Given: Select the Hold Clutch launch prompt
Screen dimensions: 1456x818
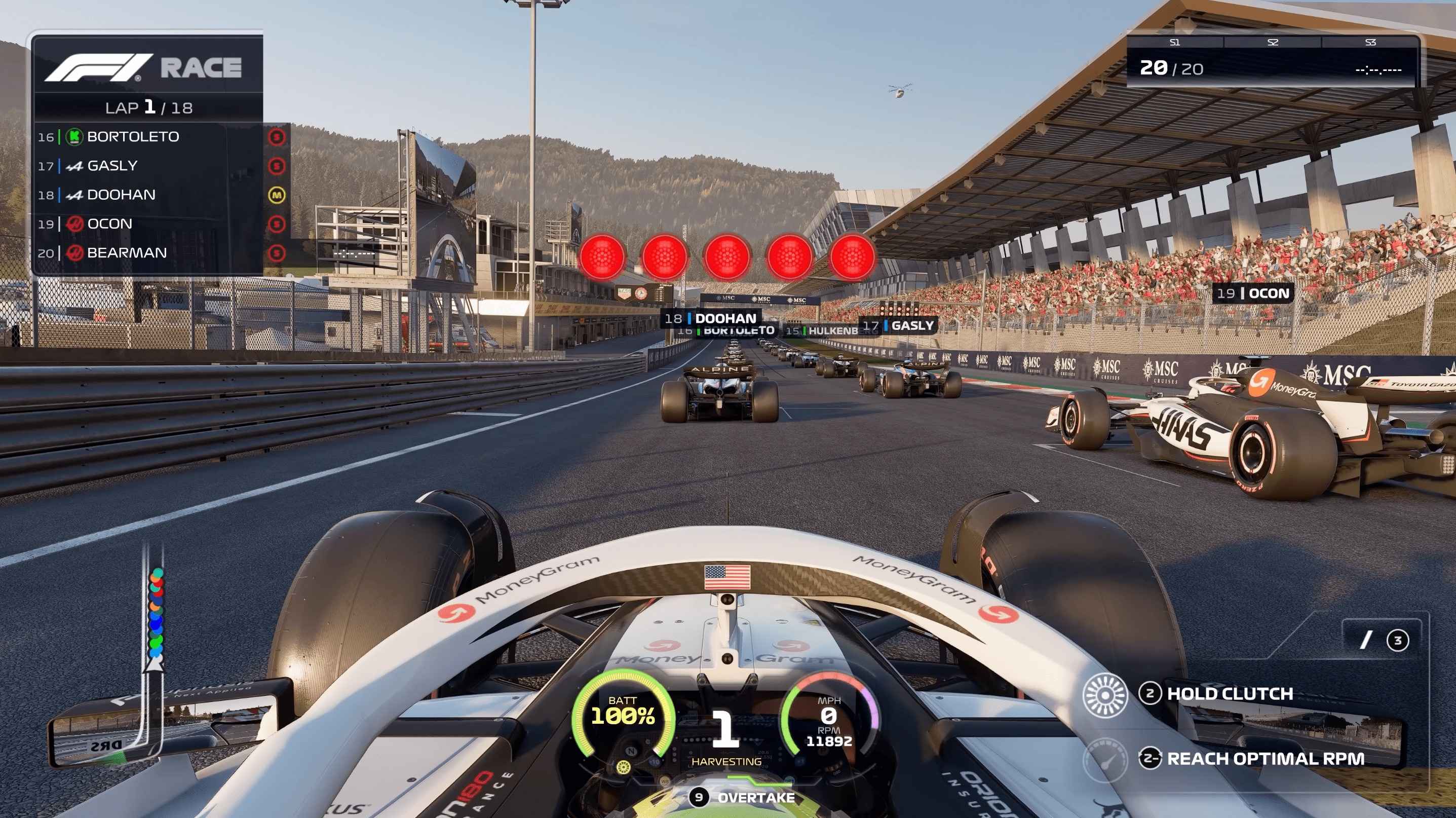Looking at the screenshot, I should [1230, 694].
